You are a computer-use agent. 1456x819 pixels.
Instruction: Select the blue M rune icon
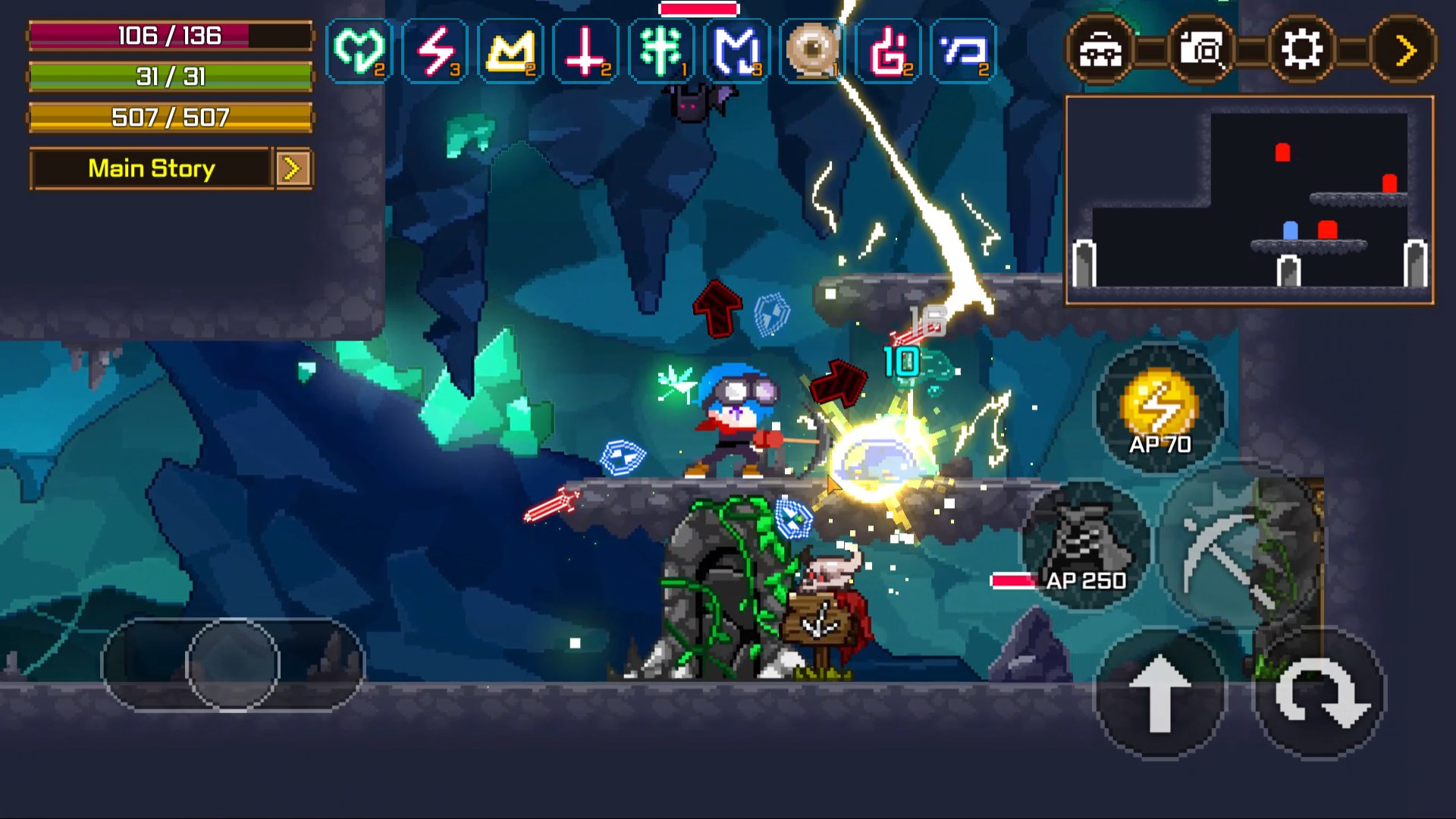tap(736, 51)
